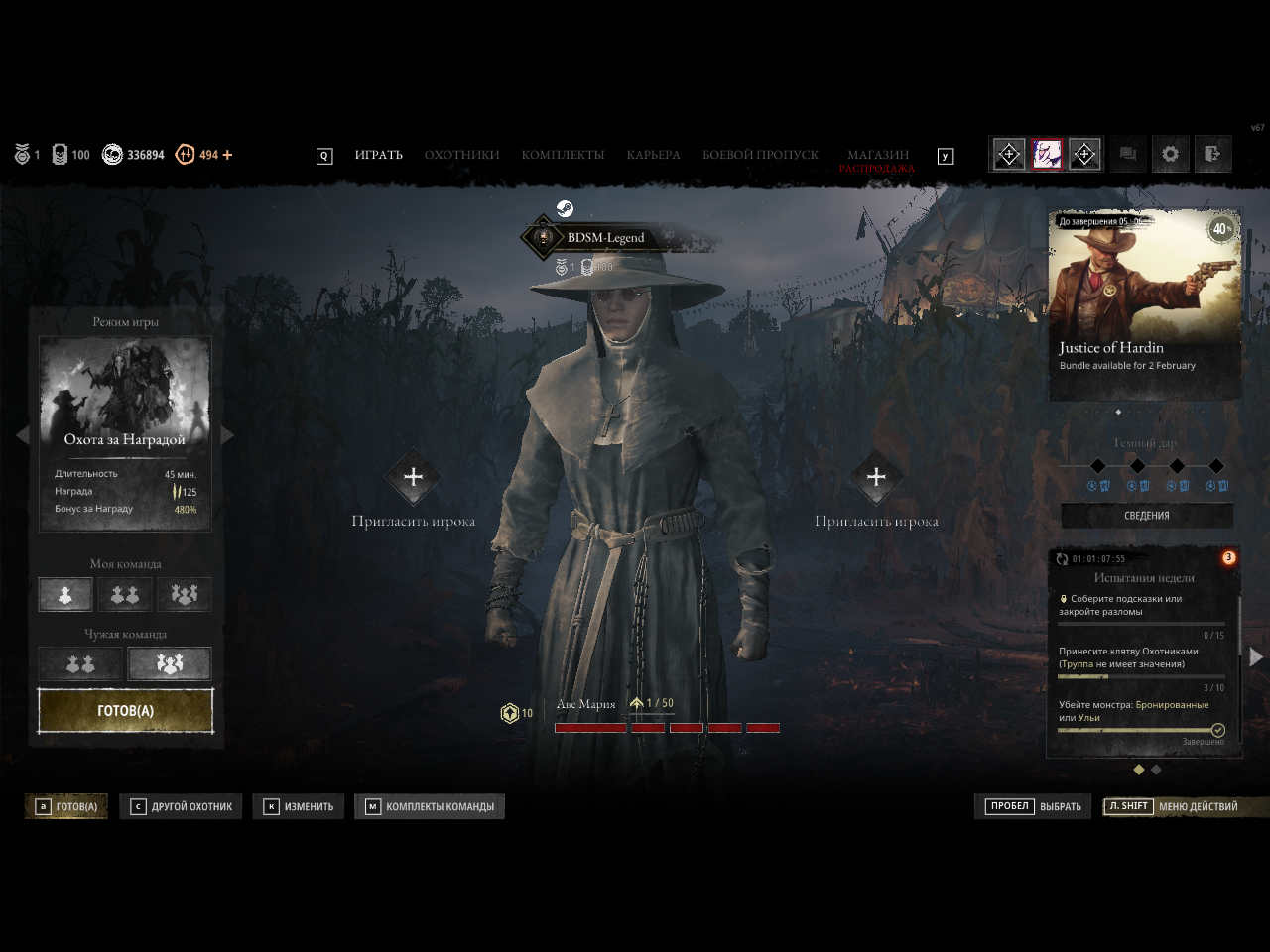Choose trios under Чужая команда
The image size is (1270, 952).
coord(170,663)
